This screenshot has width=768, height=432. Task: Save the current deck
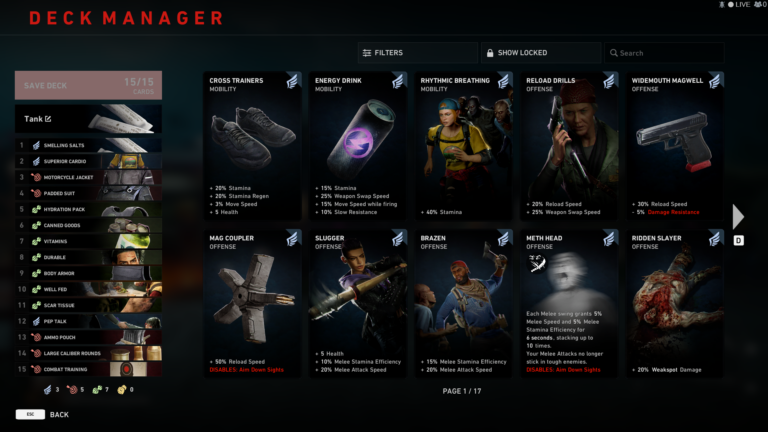pos(88,85)
